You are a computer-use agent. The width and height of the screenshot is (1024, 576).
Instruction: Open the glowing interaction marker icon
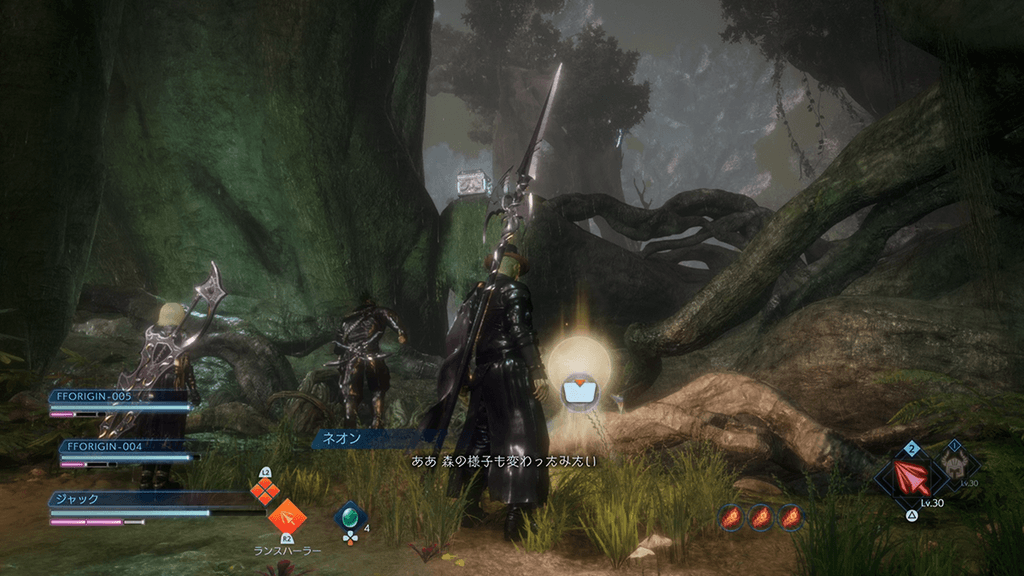579,390
